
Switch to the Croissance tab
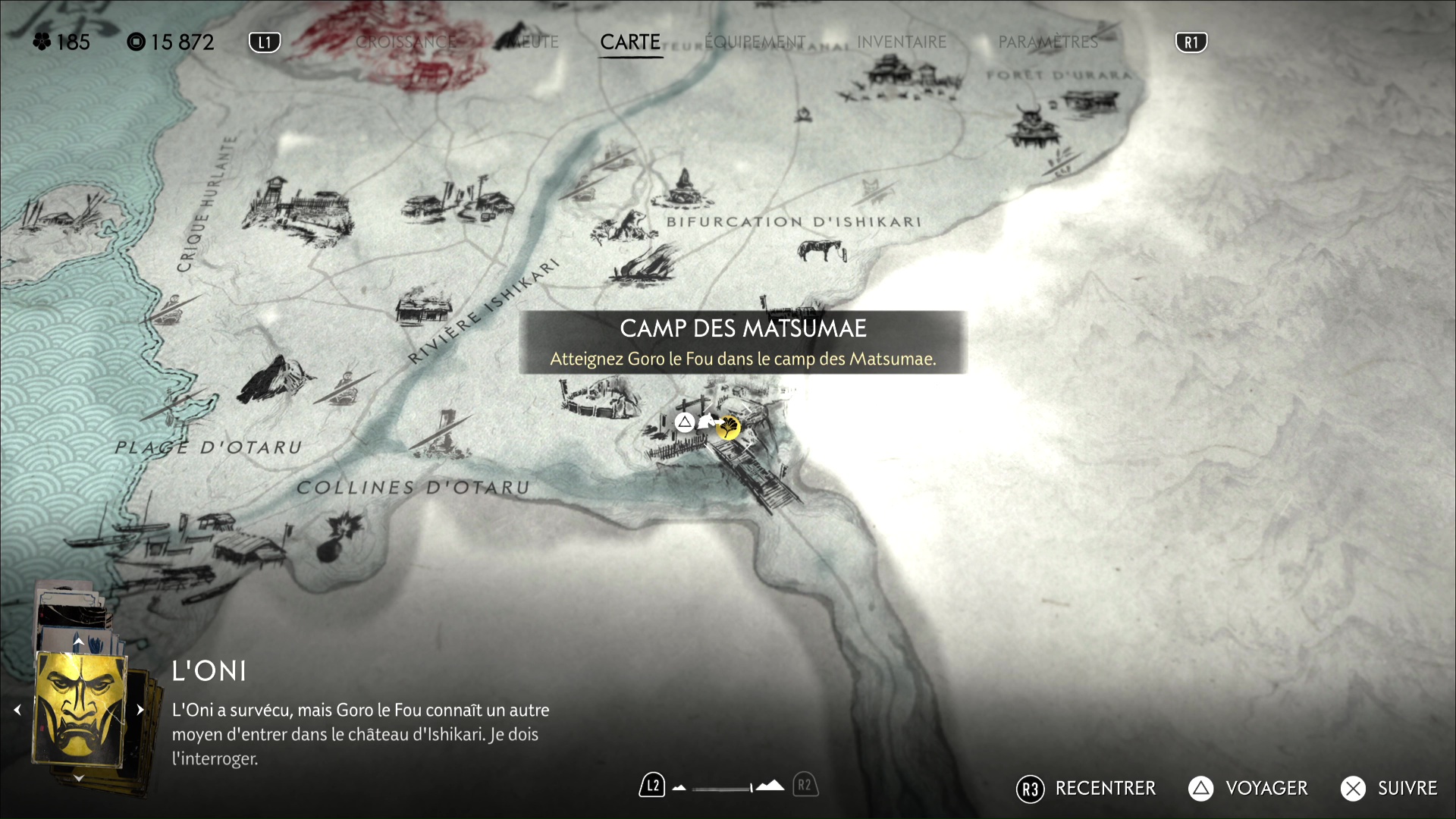[x=406, y=42]
